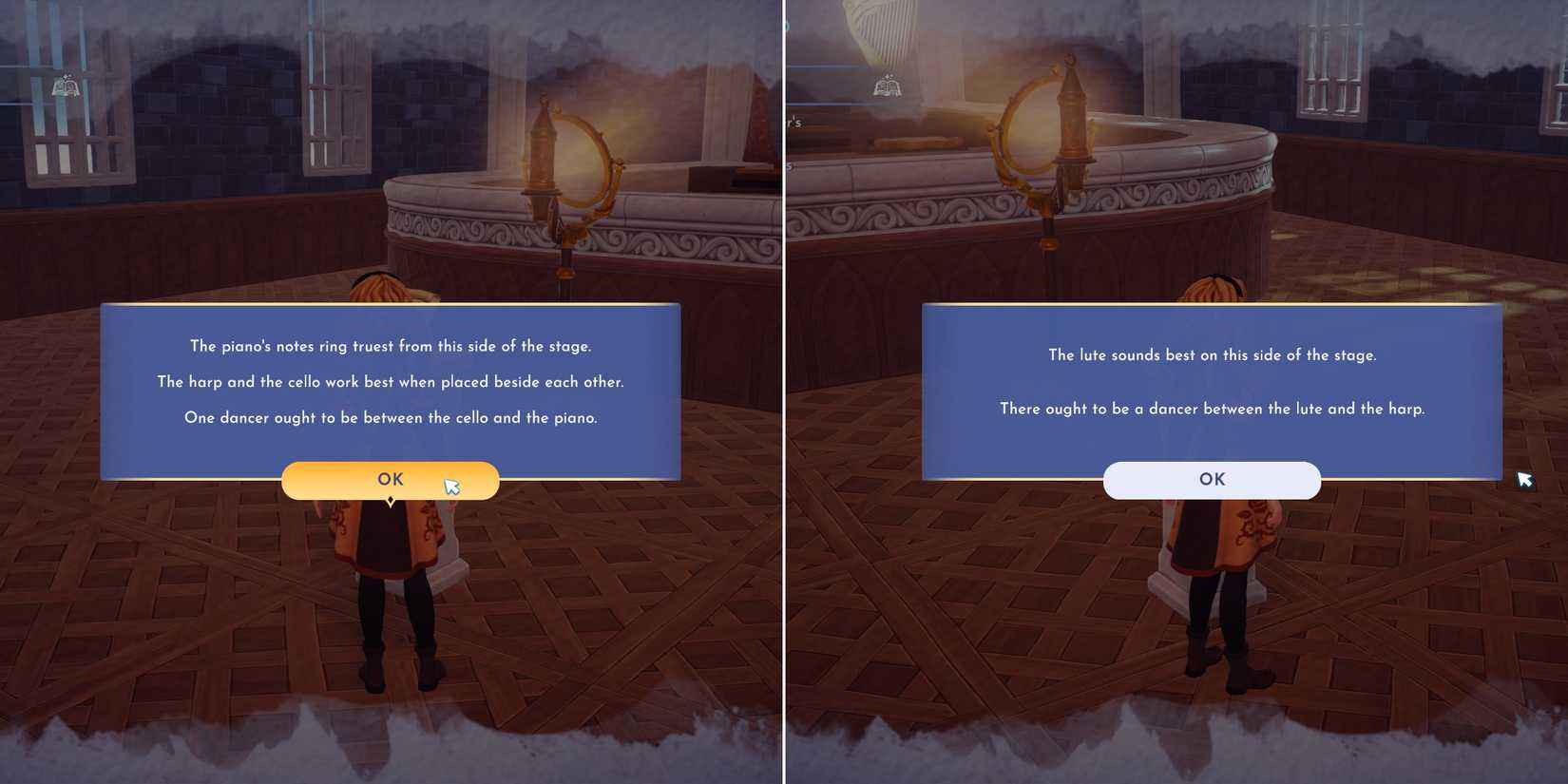Click the sparkle above the right book icon
Screen dimensions: 1568x784
click(889, 76)
